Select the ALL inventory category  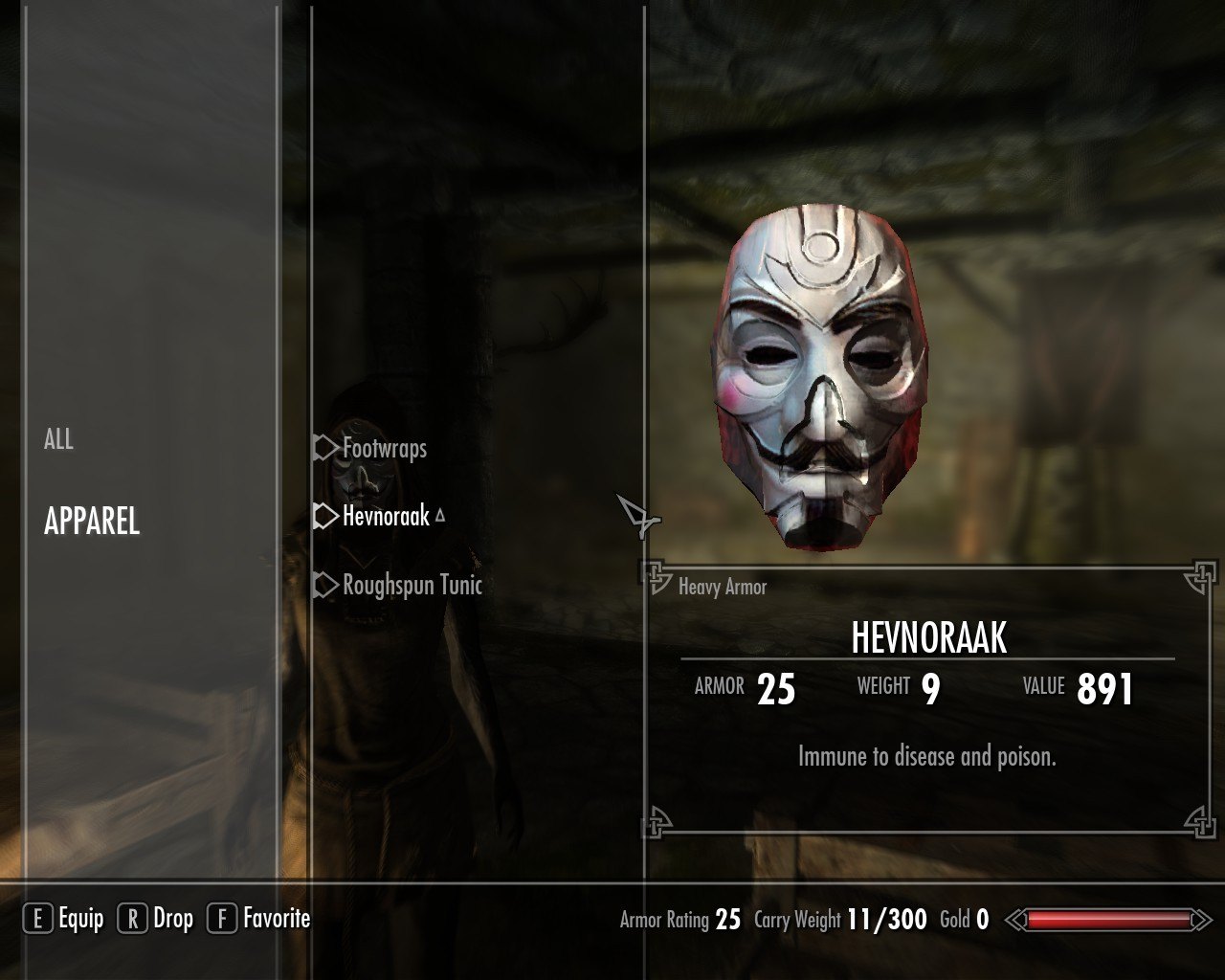[58, 439]
